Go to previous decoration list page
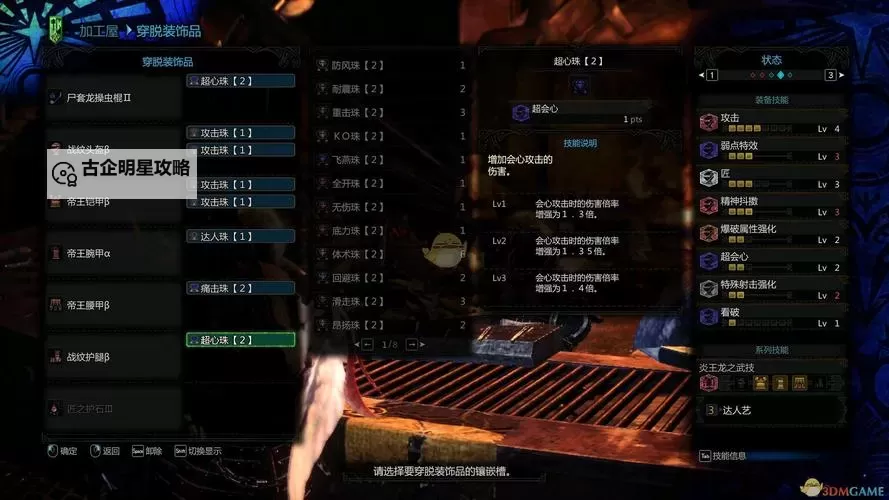The height and width of the screenshot is (500, 889). coord(356,344)
